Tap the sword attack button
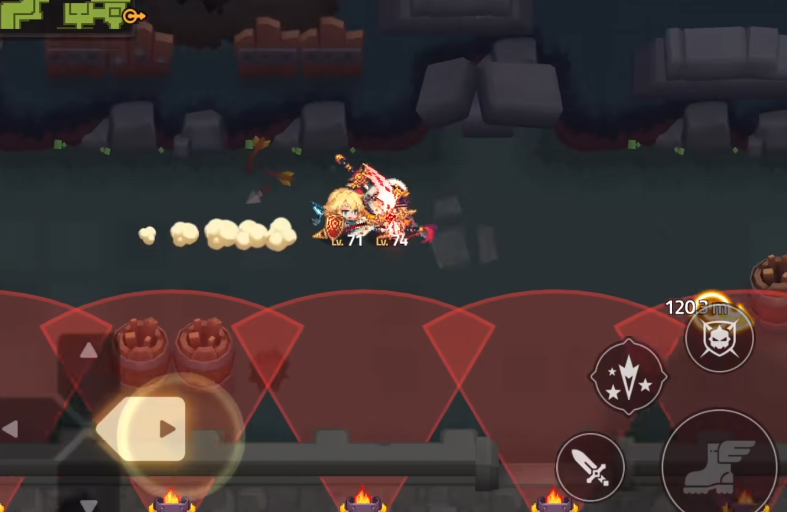787x512 pixels. (590, 467)
